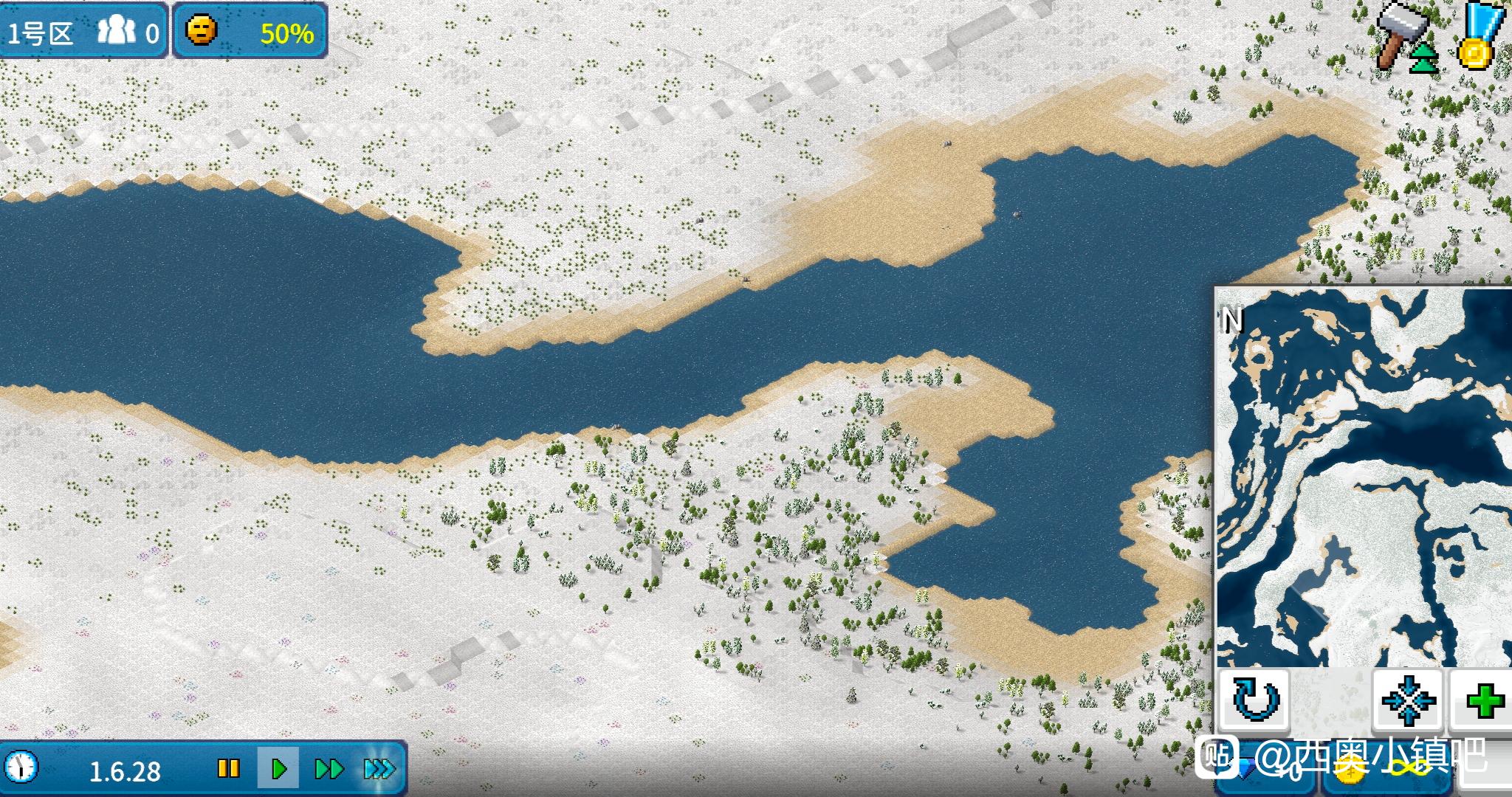Open the gold medal achievements icon
Viewport: 1512px width, 797px height.
tap(1479, 37)
